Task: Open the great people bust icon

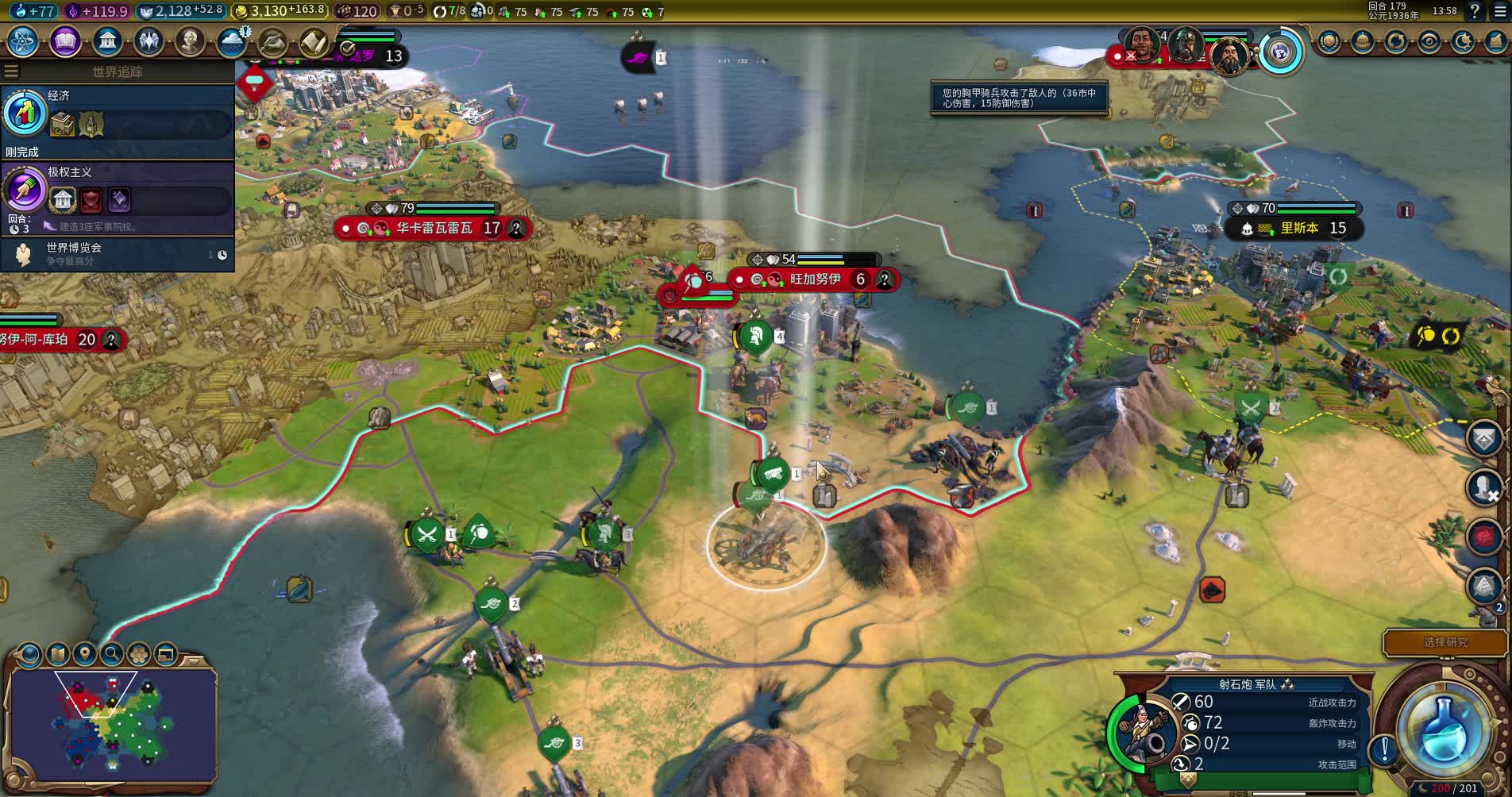Action: [190, 41]
